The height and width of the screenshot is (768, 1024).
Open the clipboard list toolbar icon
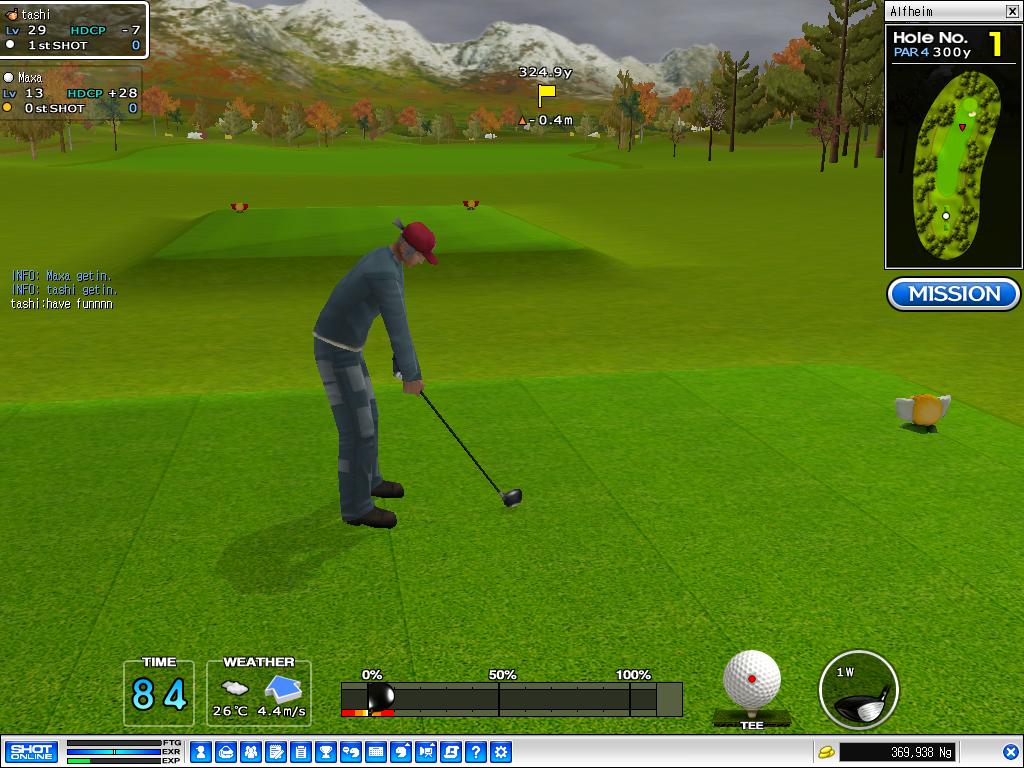(x=301, y=752)
